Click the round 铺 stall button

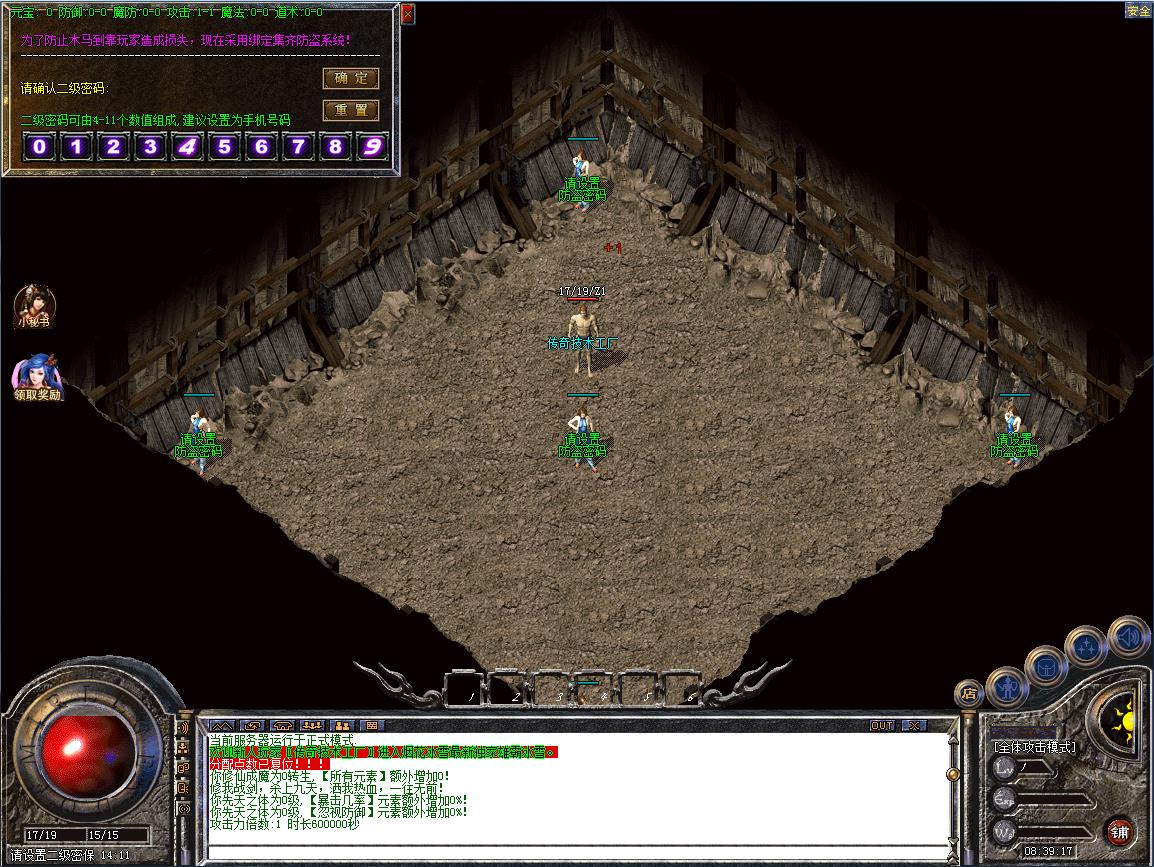(1120, 832)
